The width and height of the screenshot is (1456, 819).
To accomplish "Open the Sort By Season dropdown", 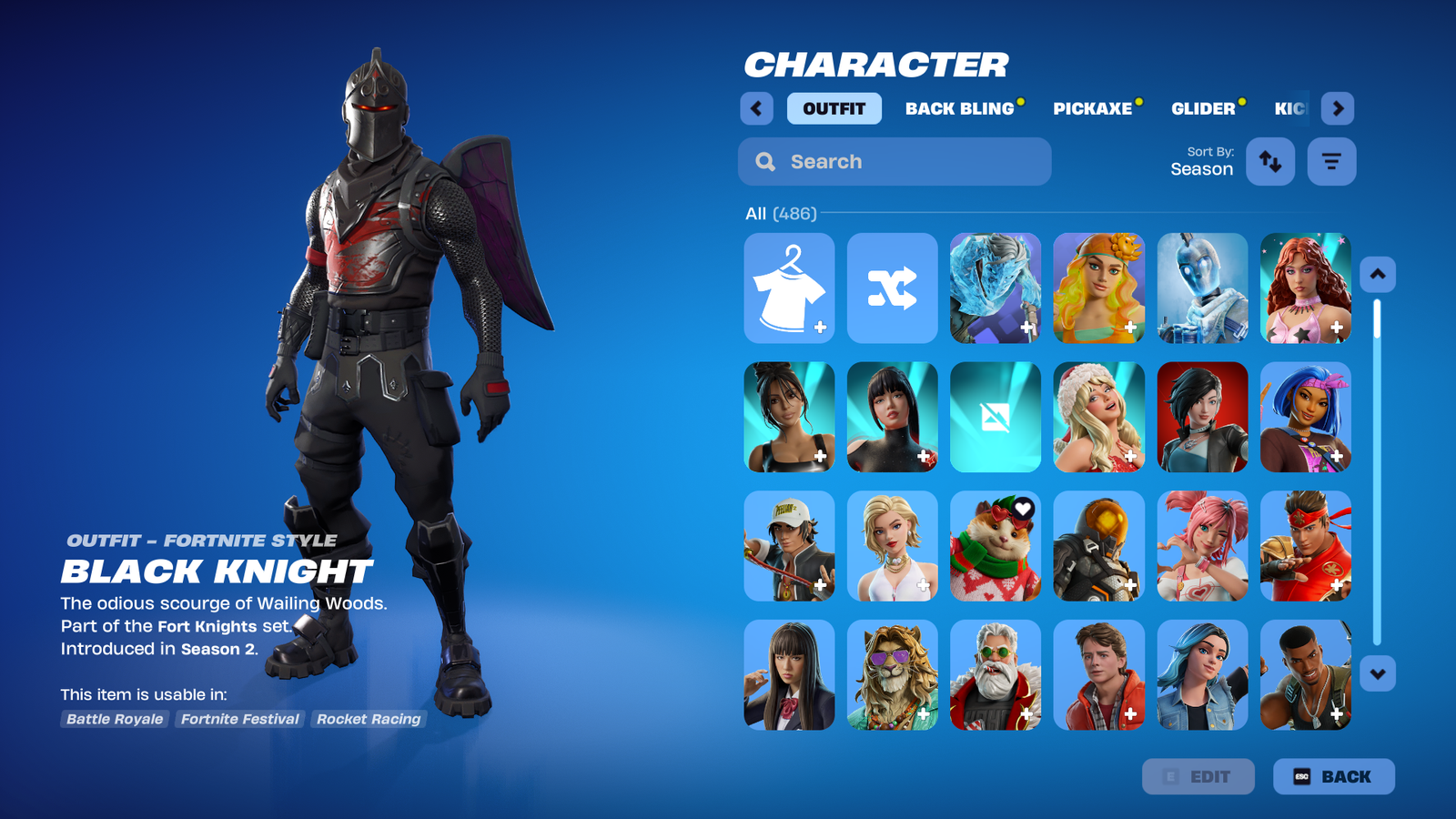I will point(1201,162).
